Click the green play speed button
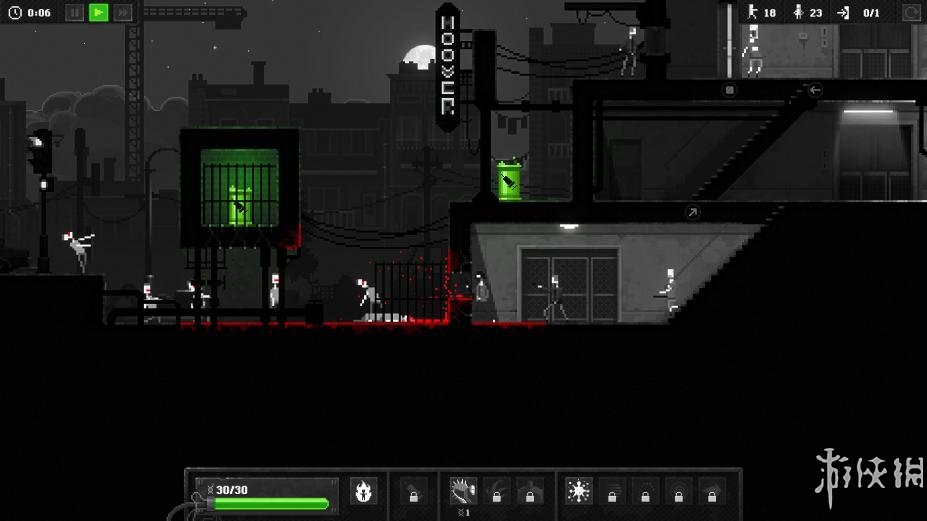The width and height of the screenshot is (927, 521). point(98,12)
